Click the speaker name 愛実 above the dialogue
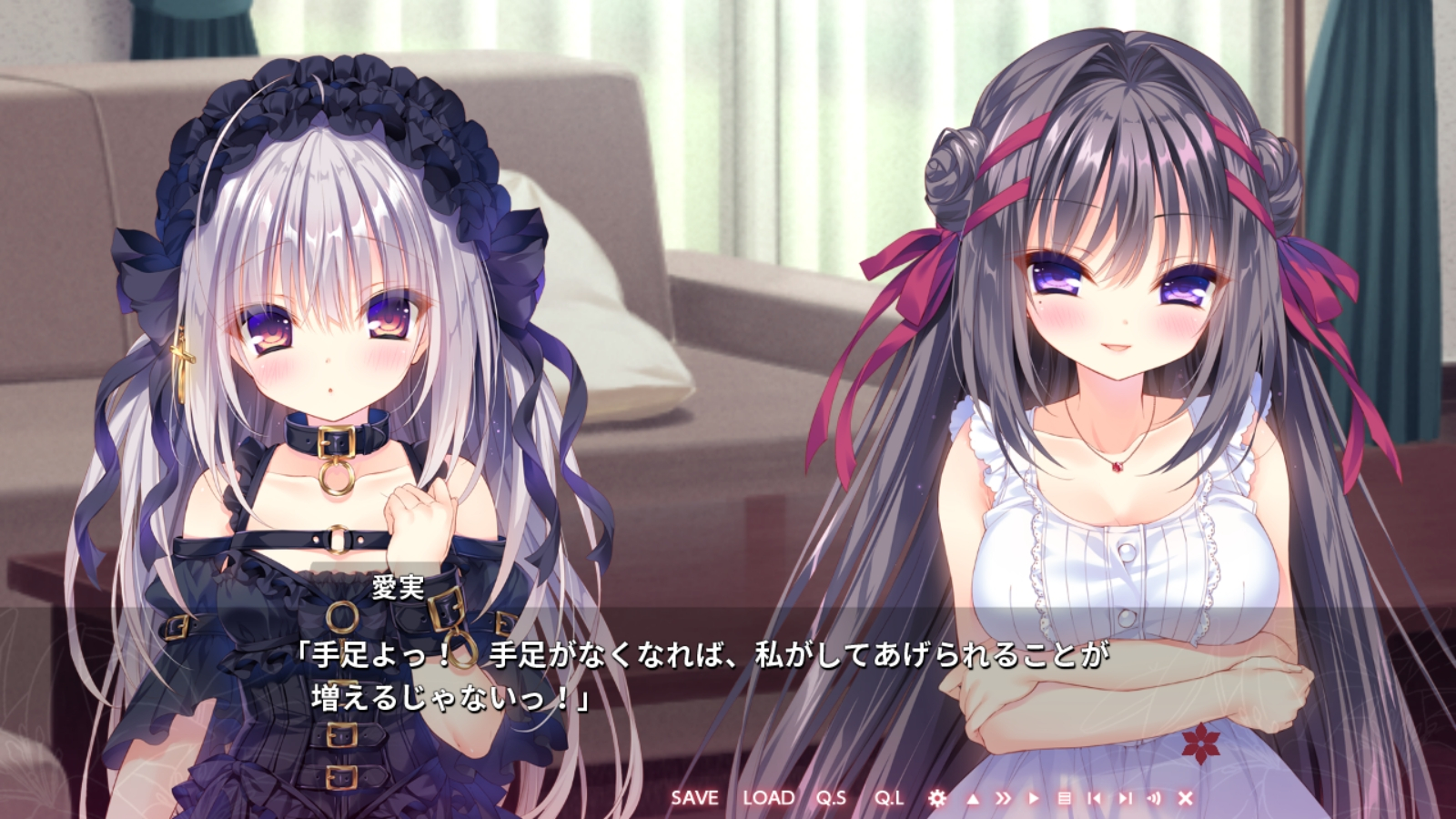Viewport: 1456px width, 819px height. 399,590
